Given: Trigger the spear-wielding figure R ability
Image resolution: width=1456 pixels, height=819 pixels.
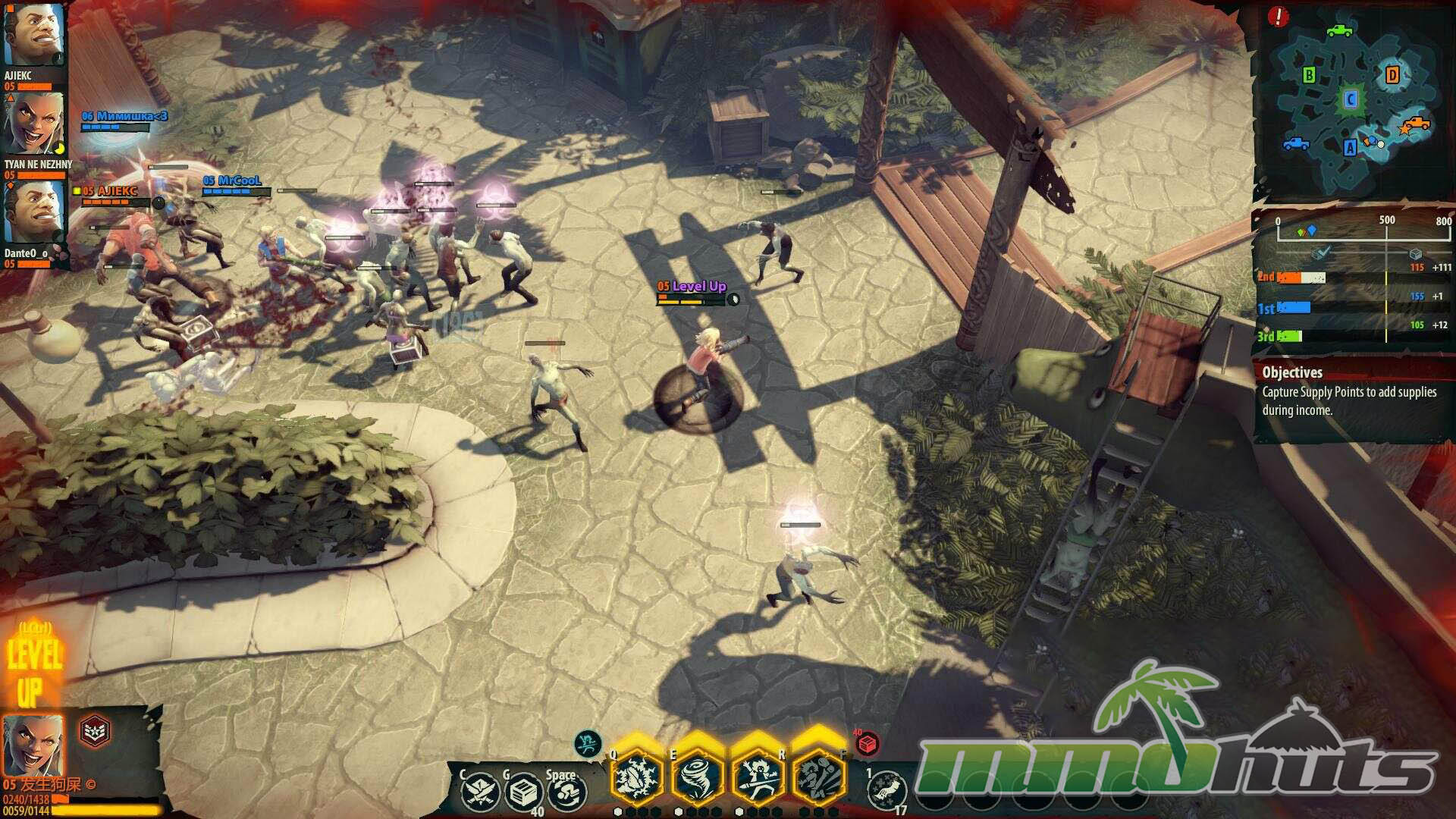Looking at the screenshot, I should [758, 776].
